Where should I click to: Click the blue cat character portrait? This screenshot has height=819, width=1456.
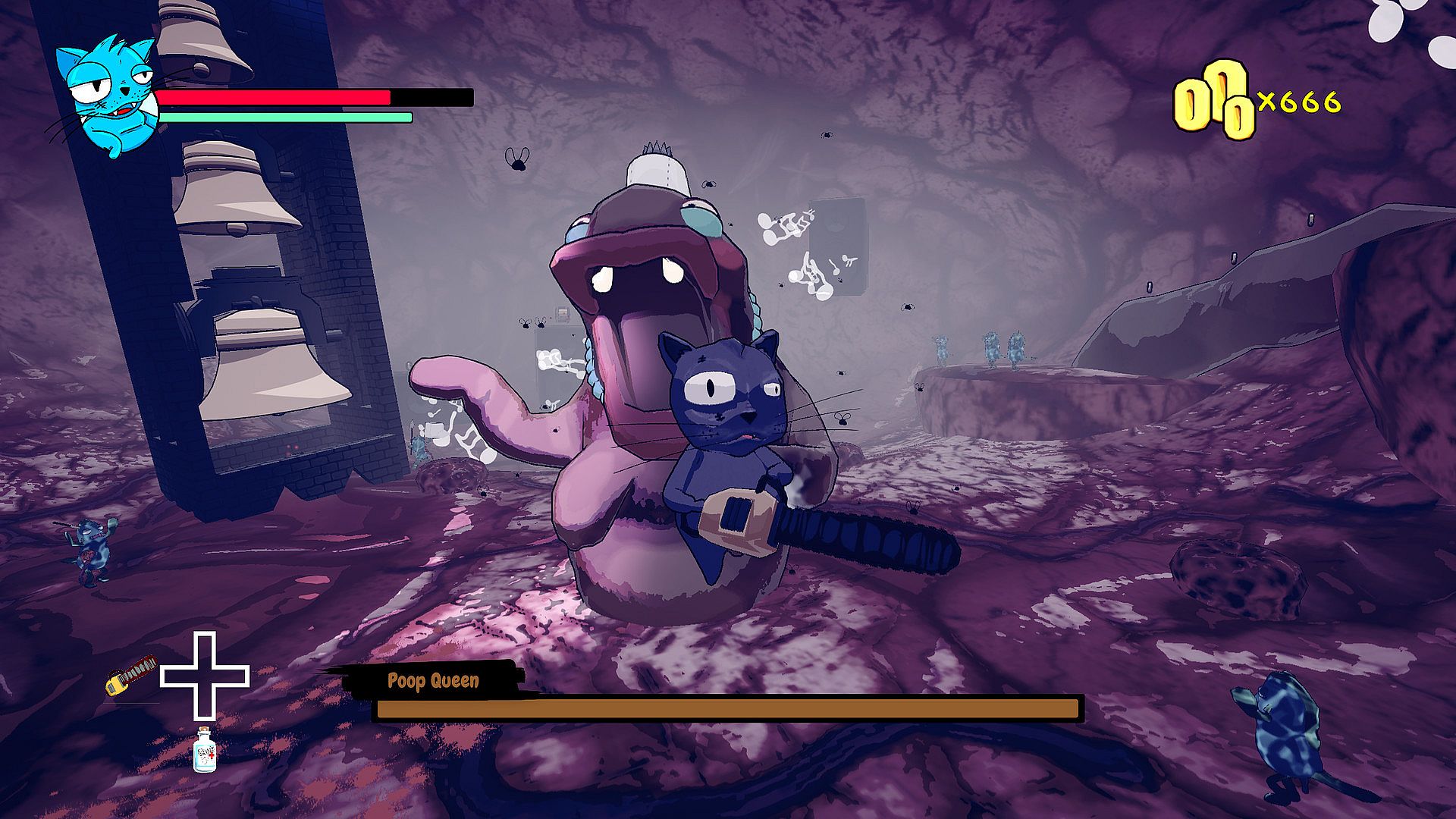click(x=108, y=95)
